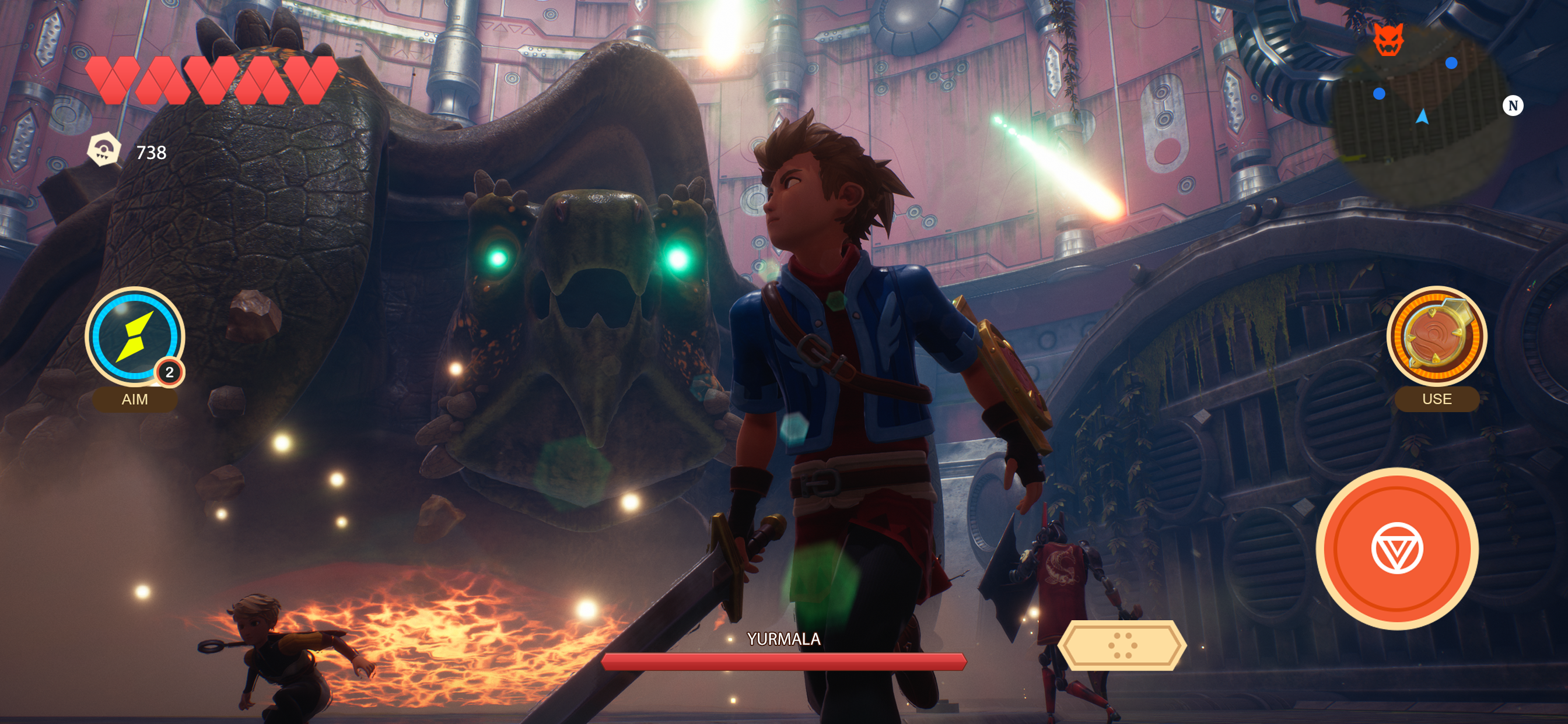Tap the AIM lightning bolt ability

pyautogui.click(x=135, y=336)
